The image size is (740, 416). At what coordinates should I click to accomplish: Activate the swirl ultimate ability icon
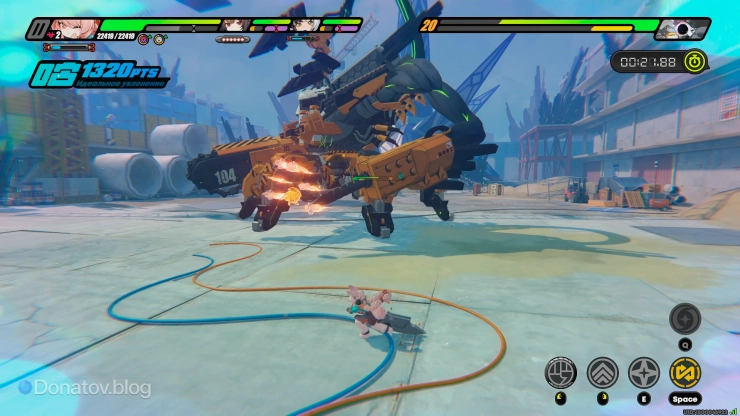tap(685, 318)
